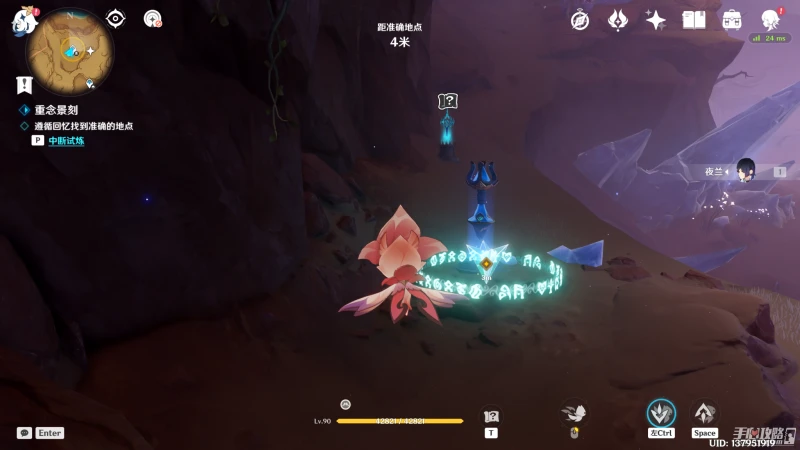This screenshot has height=450, width=800.
Task: Open the compass events icon
Action: [580, 20]
